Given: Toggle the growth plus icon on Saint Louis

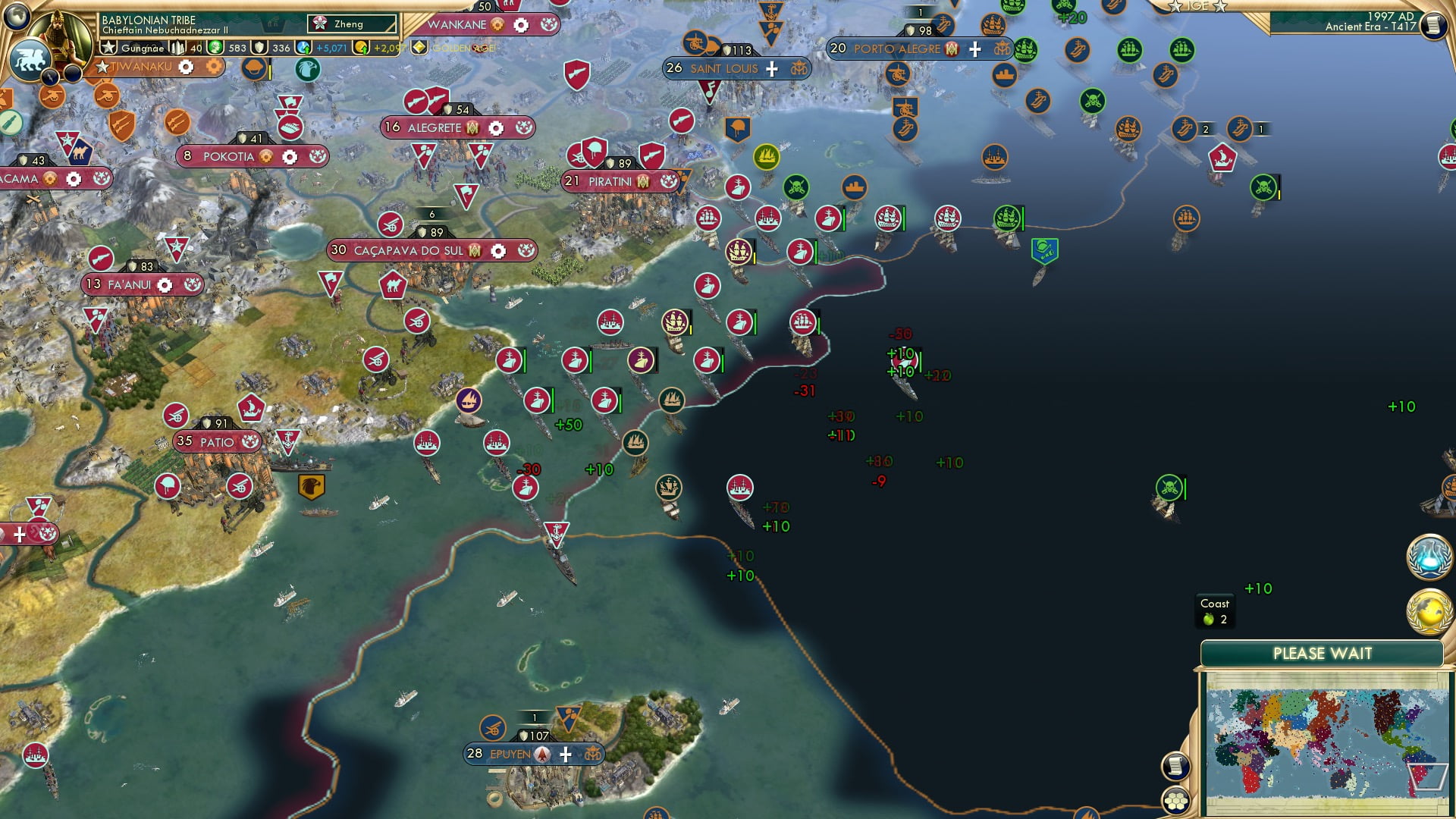Looking at the screenshot, I should (771, 68).
